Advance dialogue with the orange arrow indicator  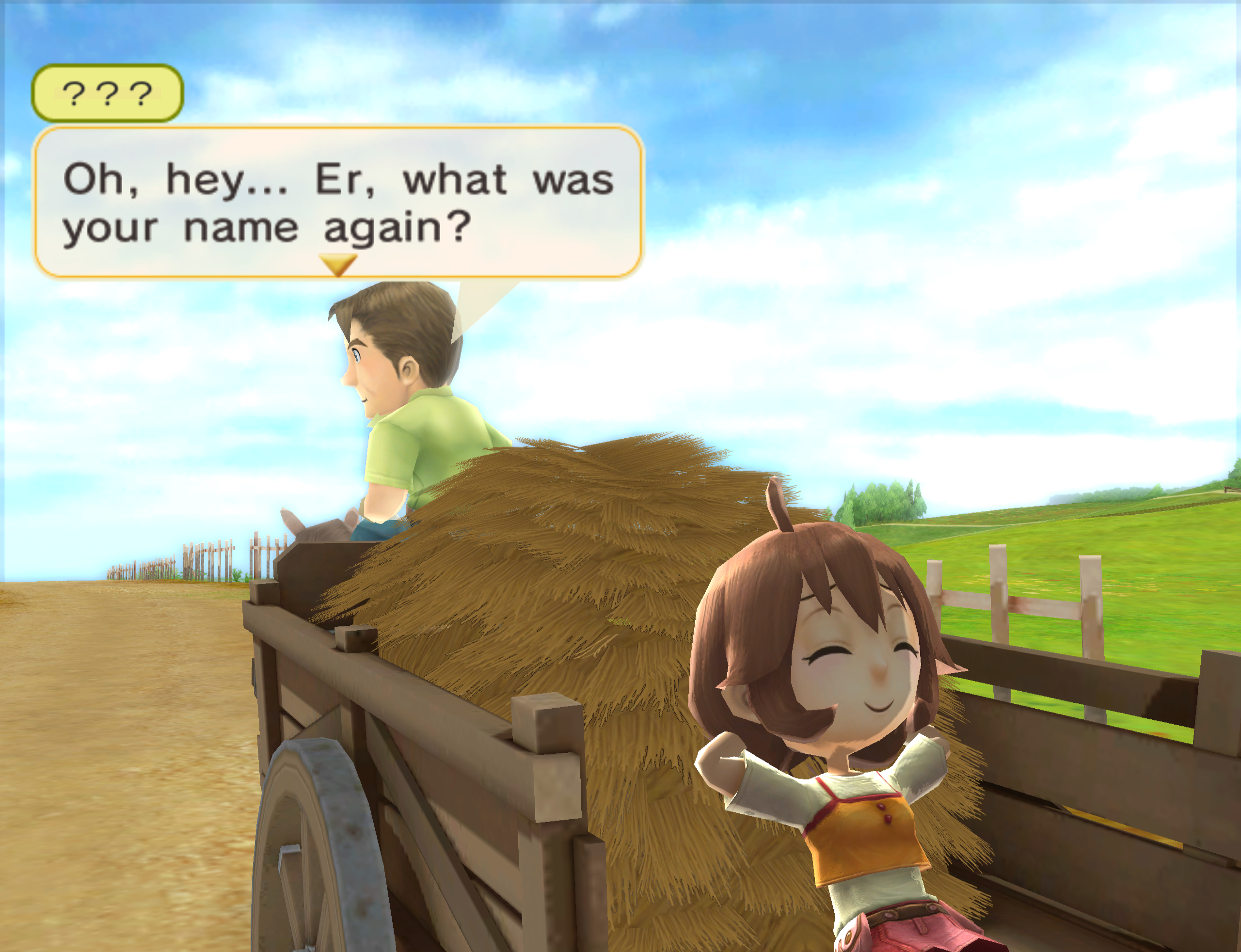click(x=338, y=264)
